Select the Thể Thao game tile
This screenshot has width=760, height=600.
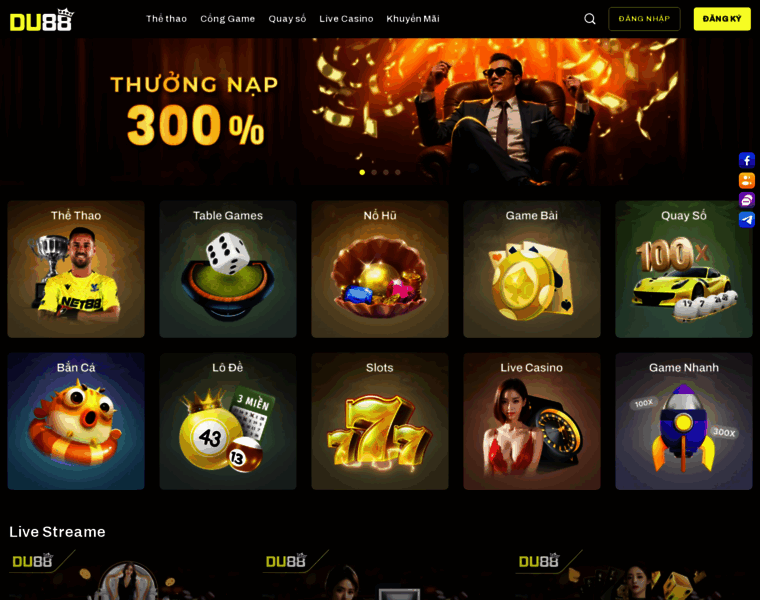pyautogui.click(x=76, y=269)
